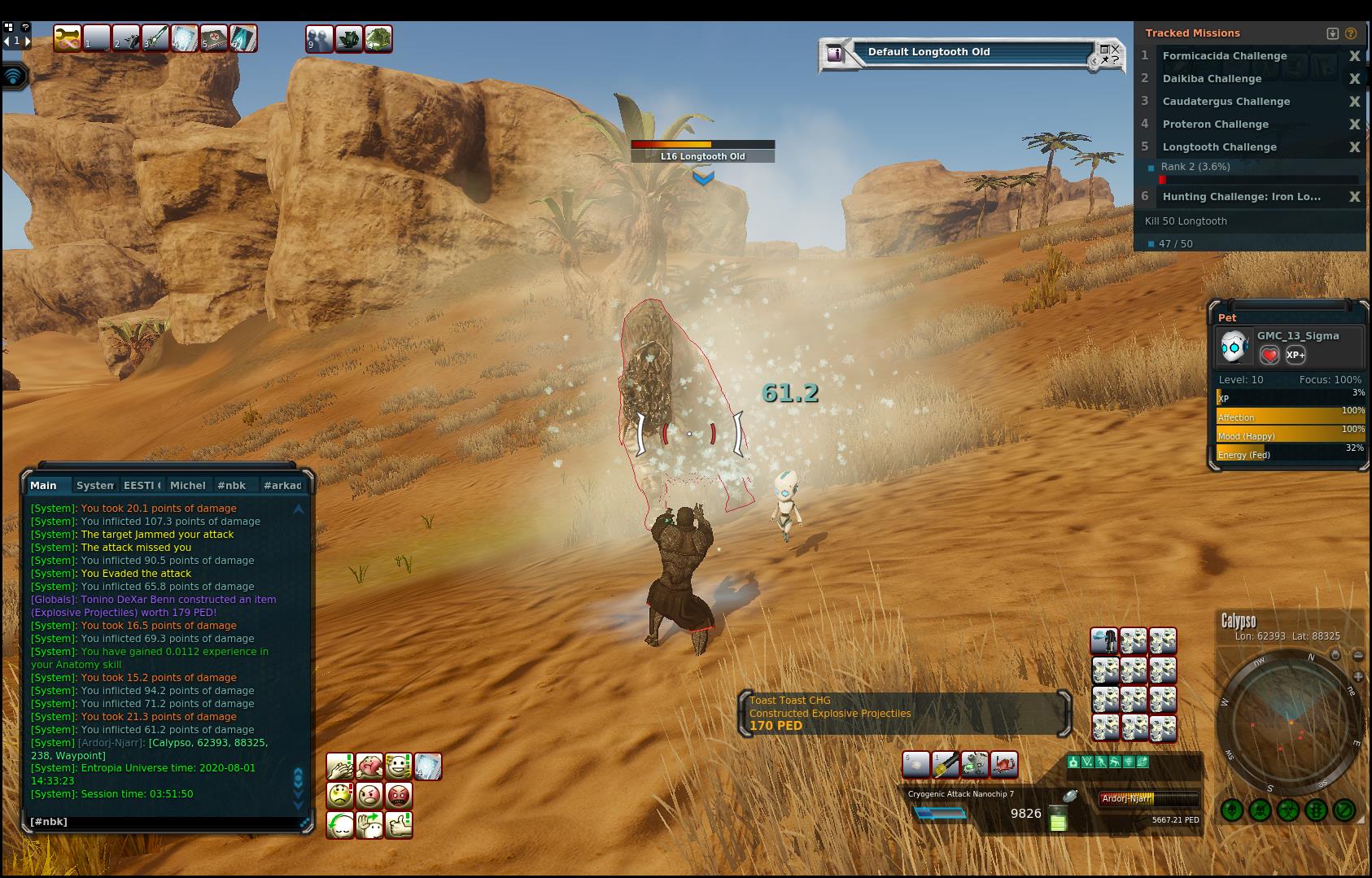1372x878 pixels.
Task: Open Hunting Challenge: Iron Longtooth mission
Action: coord(1241,197)
